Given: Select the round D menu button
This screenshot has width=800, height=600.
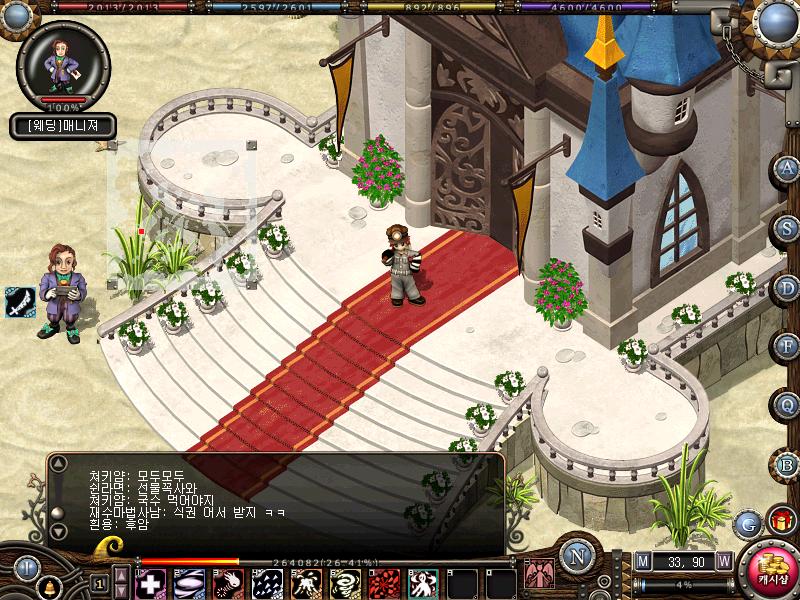Looking at the screenshot, I should tap(788, 287).
